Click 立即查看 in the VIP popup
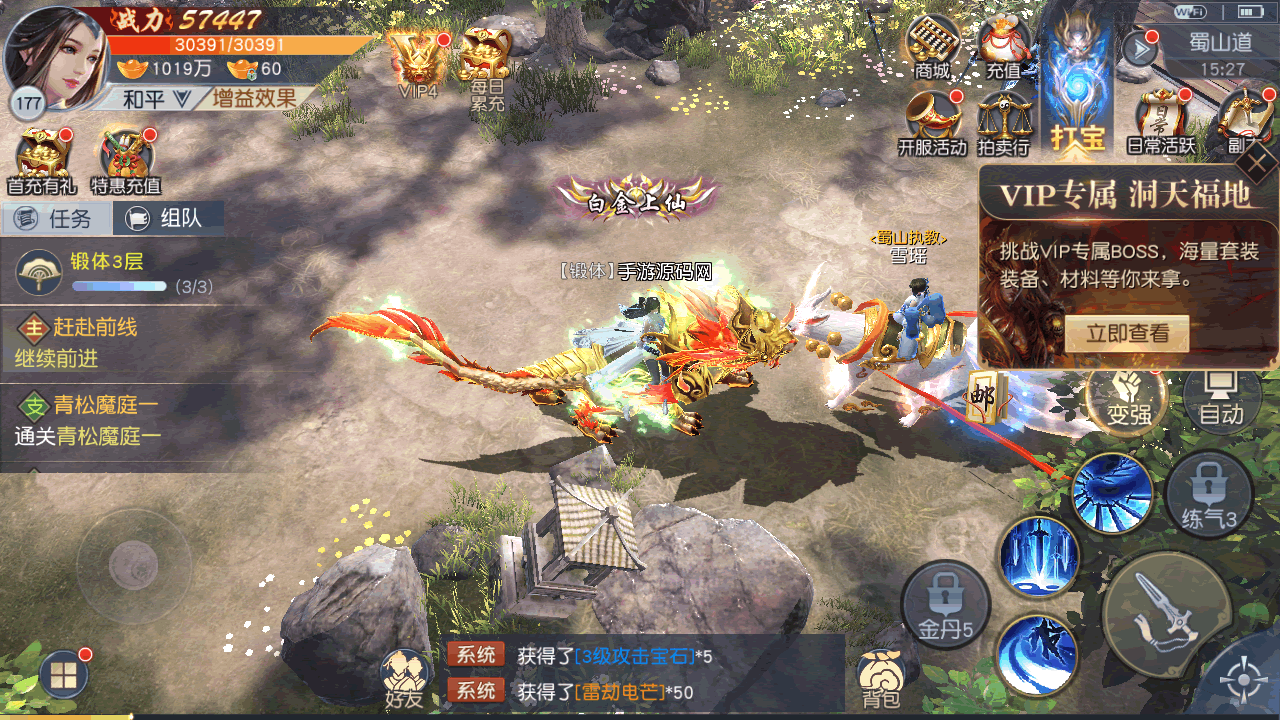Image resolution: width=1280 pixels, height=720 pixels. (x=1127, y=334)
